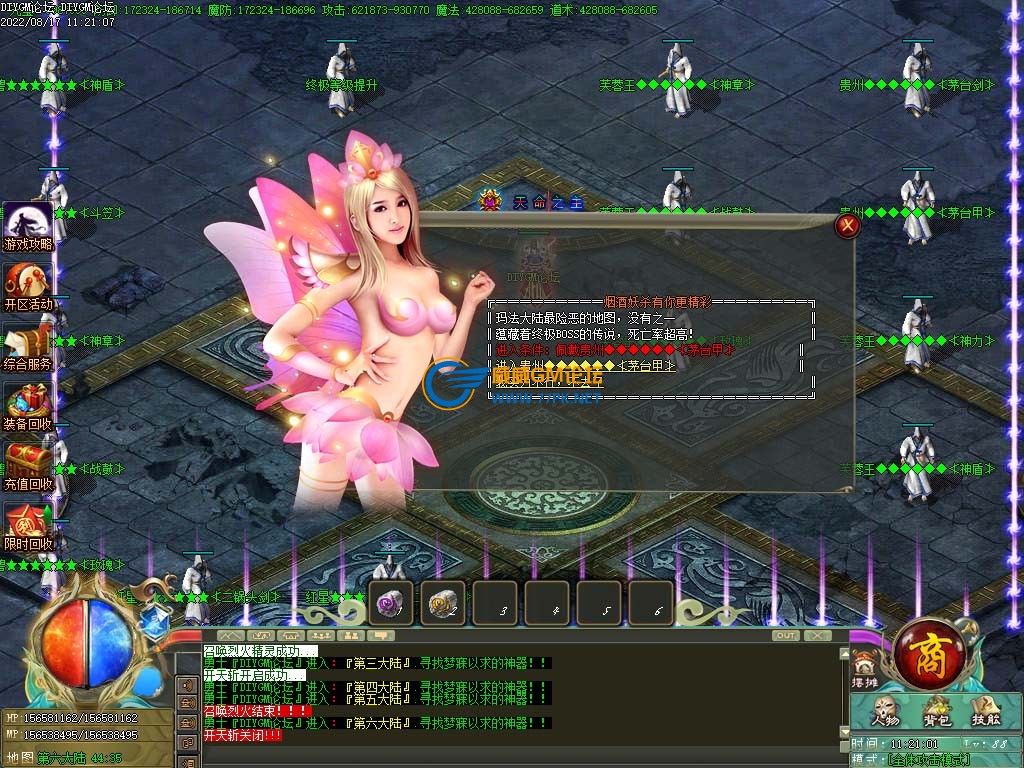Open the 摆摊 stall icon

click(x=864, y=668)
